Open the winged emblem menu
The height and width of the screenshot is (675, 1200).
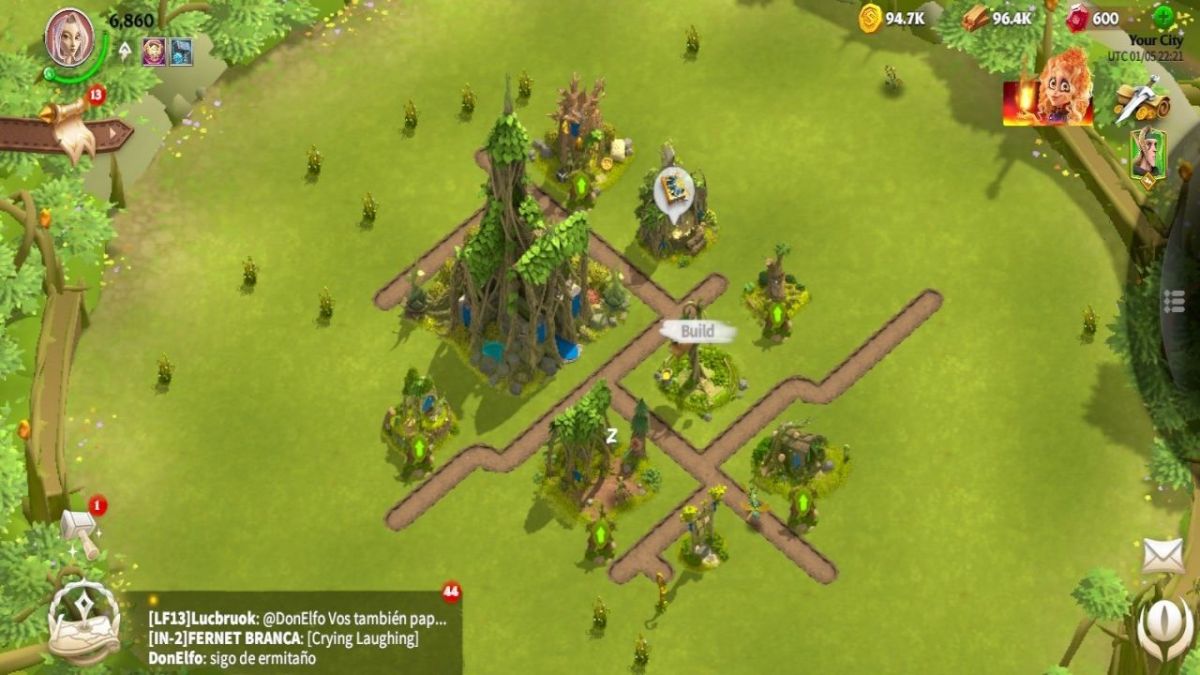pyautogui.click(x=1165, y=628)
